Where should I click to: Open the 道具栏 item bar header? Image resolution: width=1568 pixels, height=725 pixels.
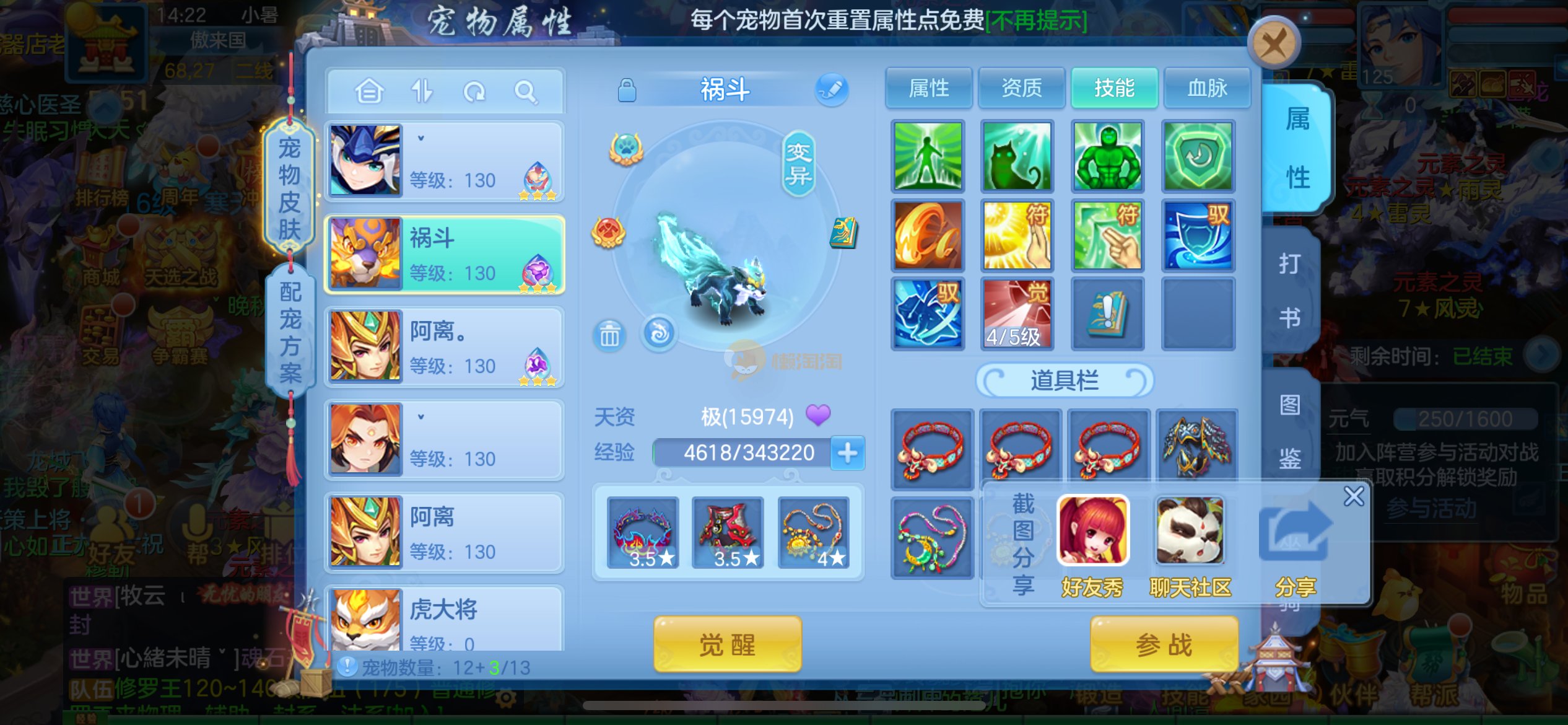[1064, 380]
